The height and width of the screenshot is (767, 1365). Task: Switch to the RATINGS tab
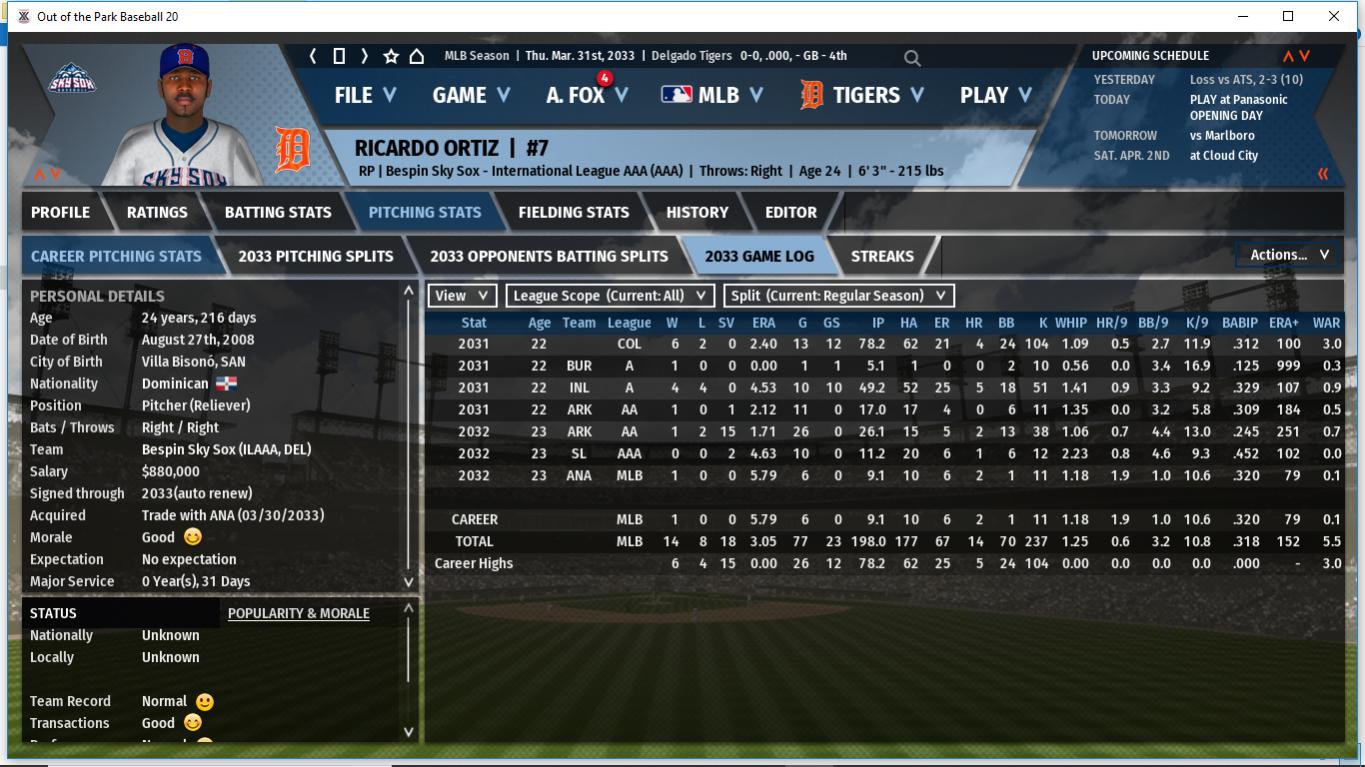(x=157, y=212)
